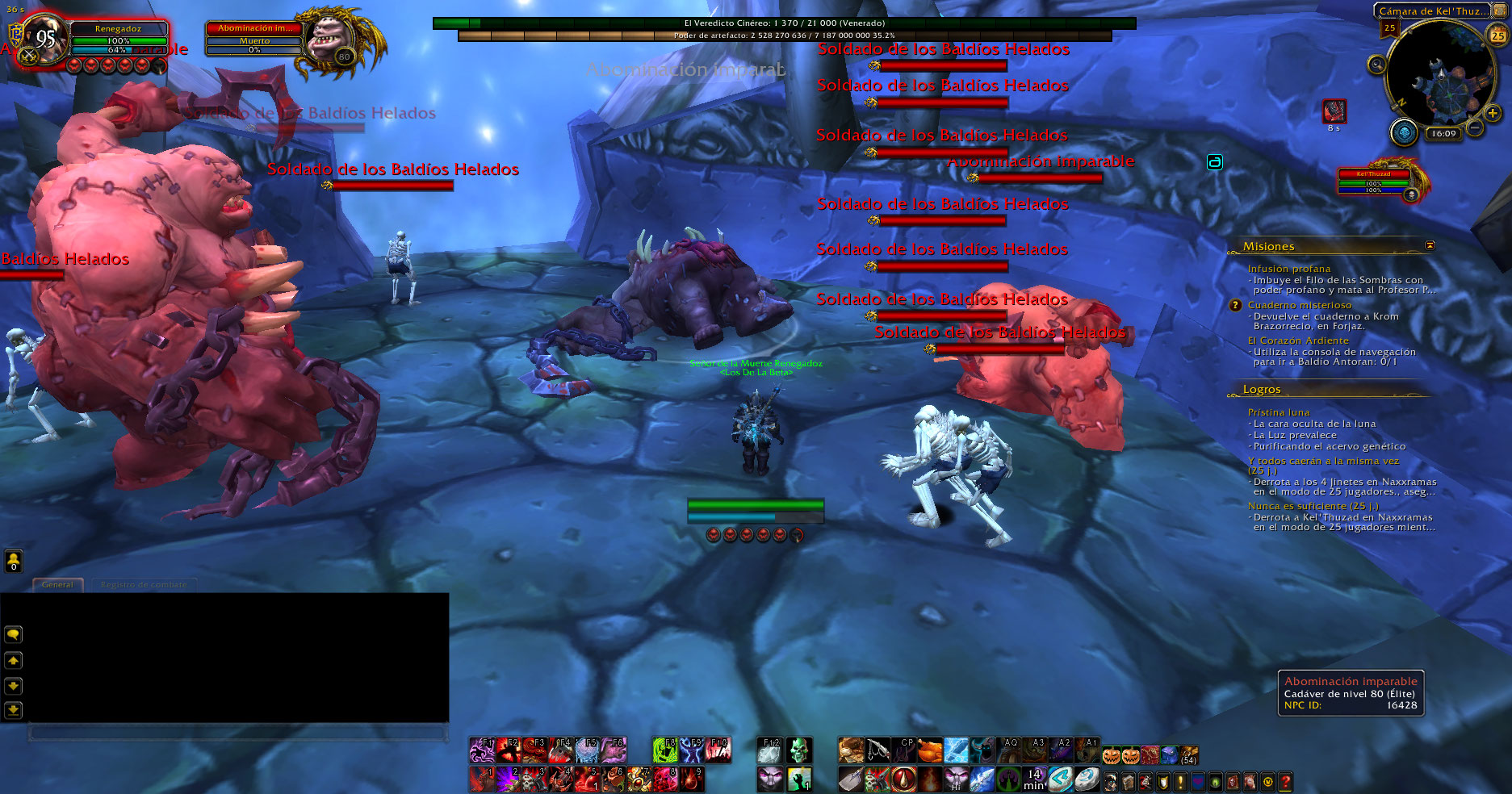Activate the ability bound to F1
The width and height of the screenshot is (1512, 794).
(482, 750)
